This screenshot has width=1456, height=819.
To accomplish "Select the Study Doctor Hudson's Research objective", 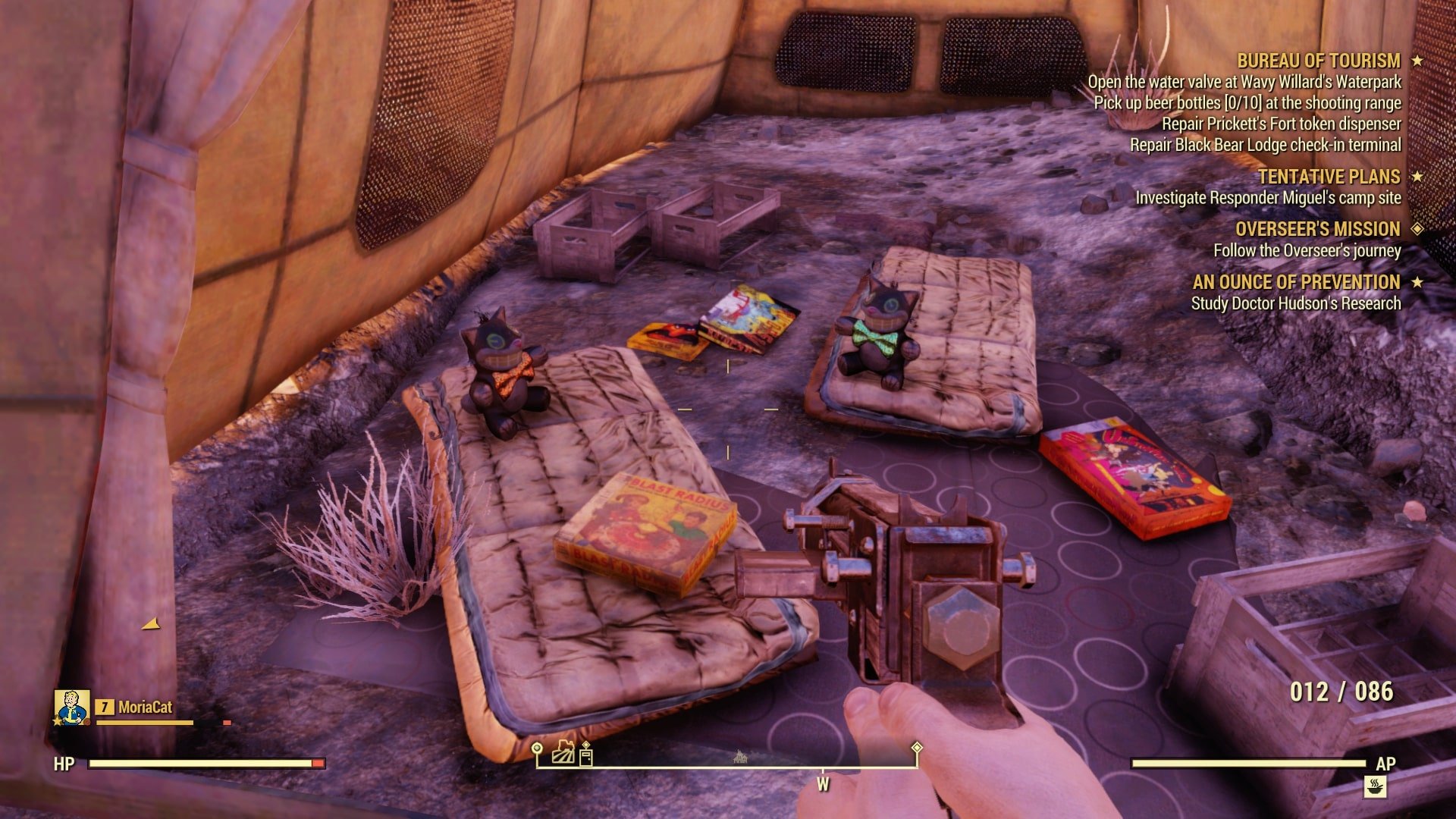I will (1295, 303).
